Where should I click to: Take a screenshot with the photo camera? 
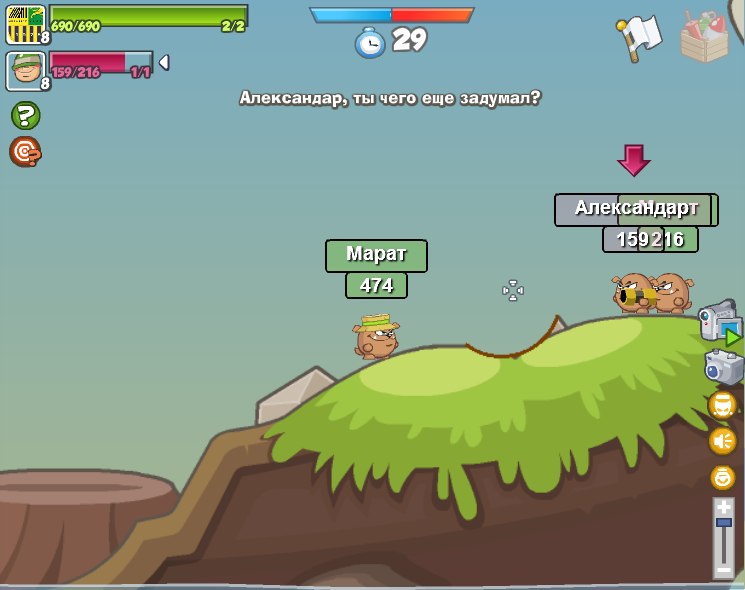(x=723, y=367)
